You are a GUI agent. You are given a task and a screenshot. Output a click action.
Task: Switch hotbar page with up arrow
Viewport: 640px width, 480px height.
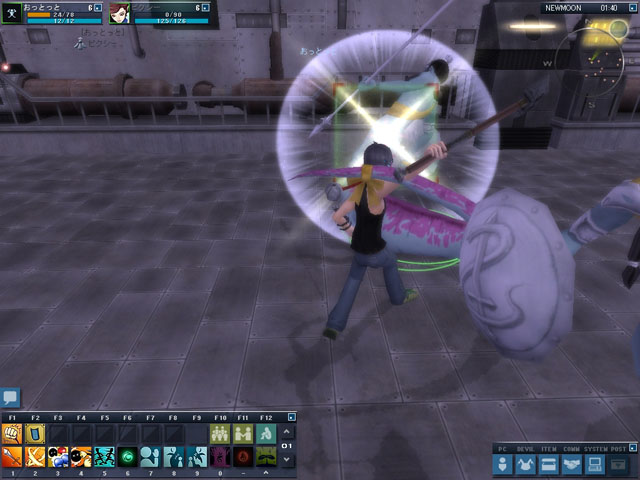[x=289, y=433]
